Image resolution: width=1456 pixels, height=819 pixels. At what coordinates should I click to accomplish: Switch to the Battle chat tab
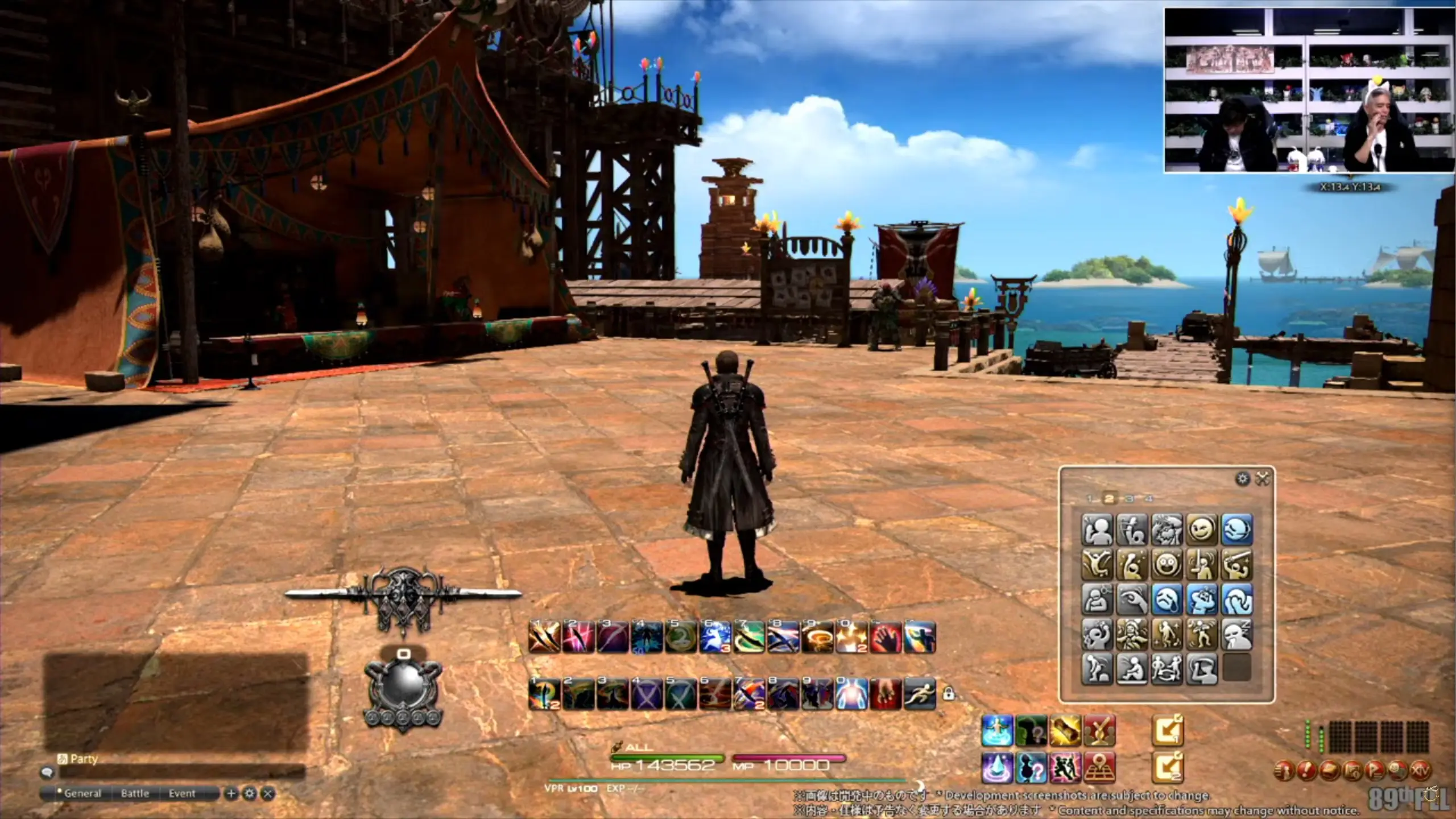pyautogui.click(x=135, y=793)
